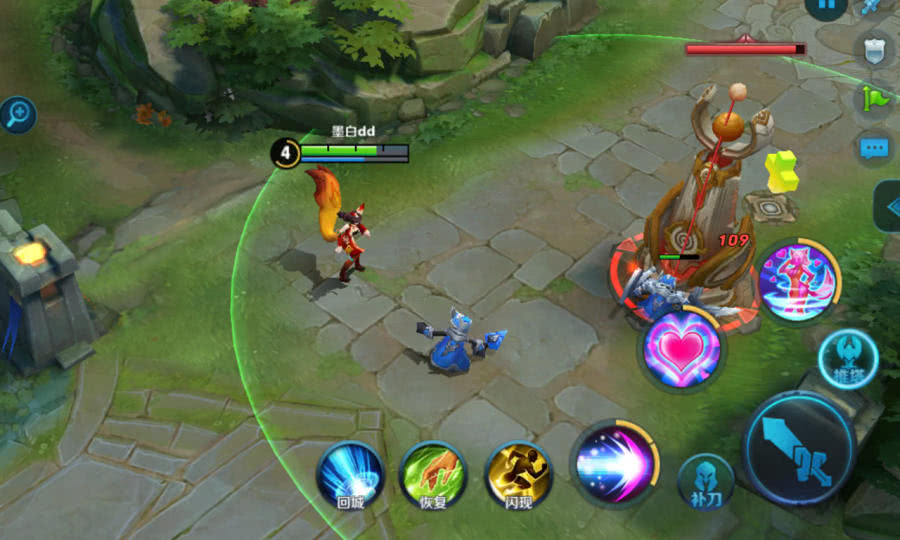Use the purple energy orb skill
Screen dimensions: 900x540
pos(614,463)
